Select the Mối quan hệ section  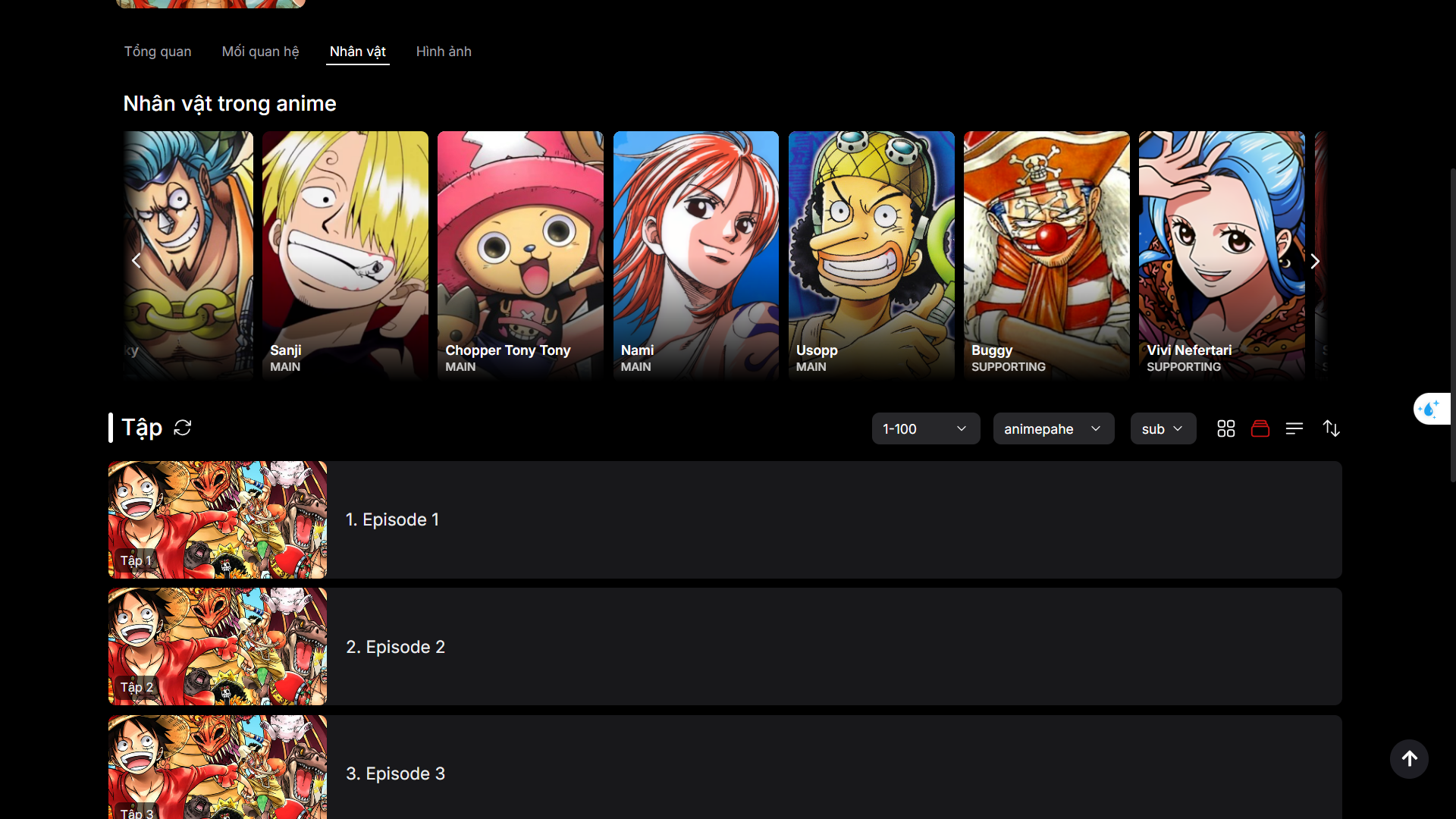click(260, 52)
